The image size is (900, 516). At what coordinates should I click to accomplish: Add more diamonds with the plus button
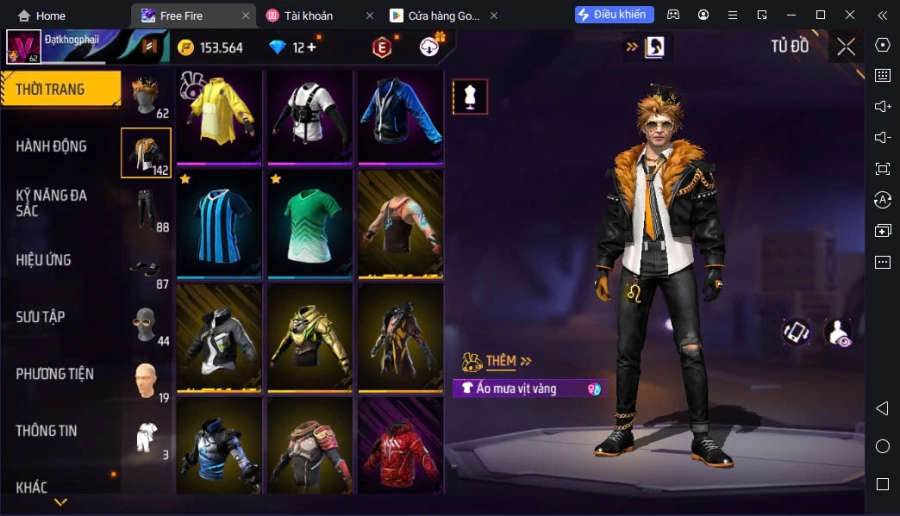tap(311, 47)
